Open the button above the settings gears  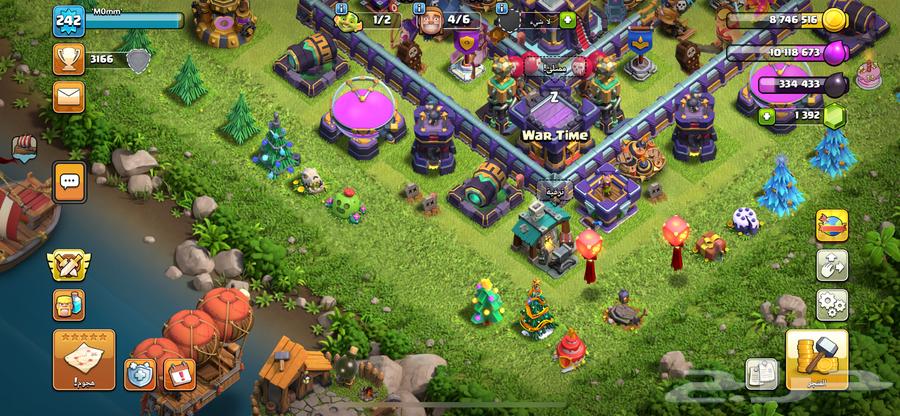point(832,262)
